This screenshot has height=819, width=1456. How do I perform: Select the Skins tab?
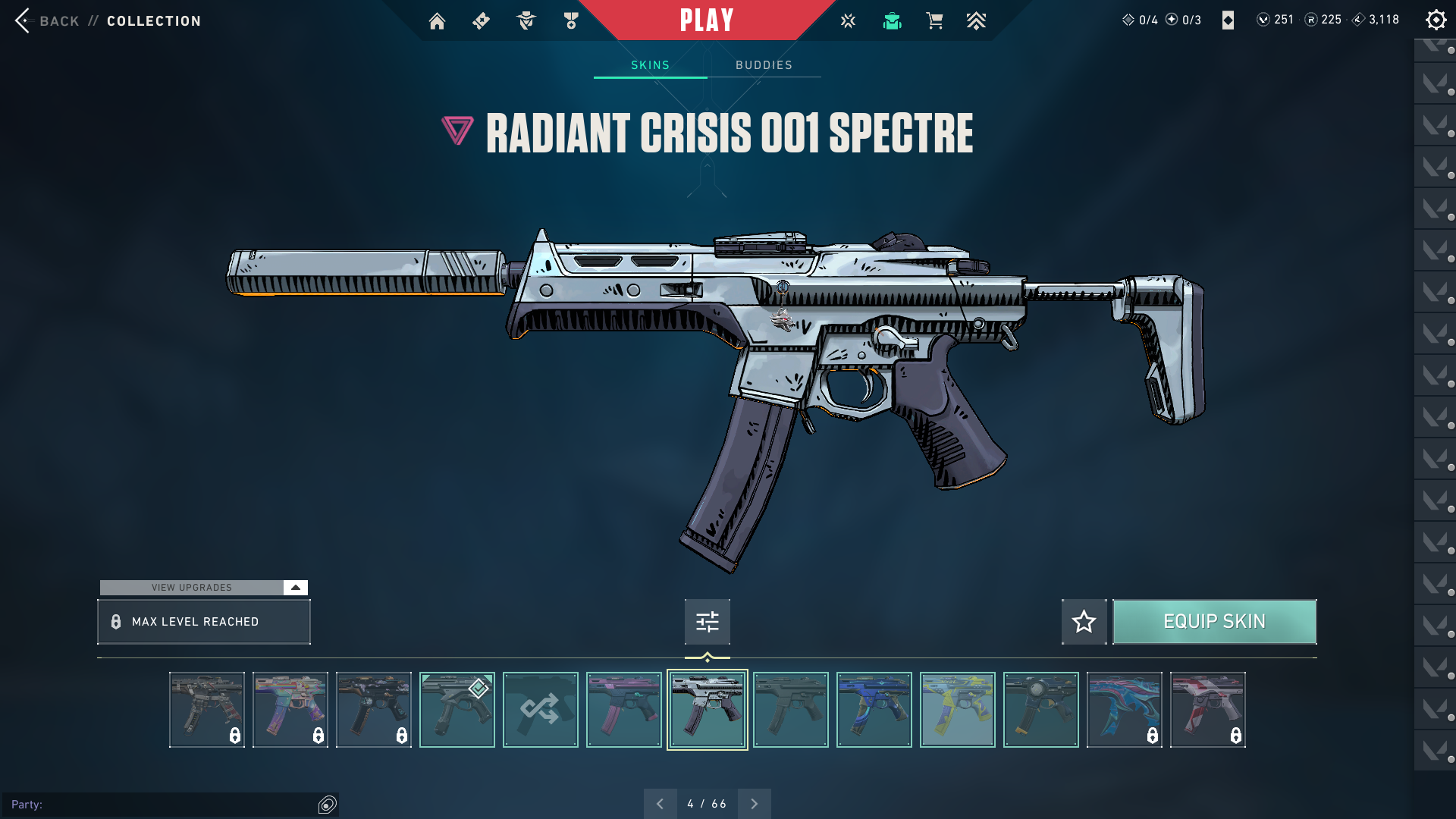(x=650, y=65)
